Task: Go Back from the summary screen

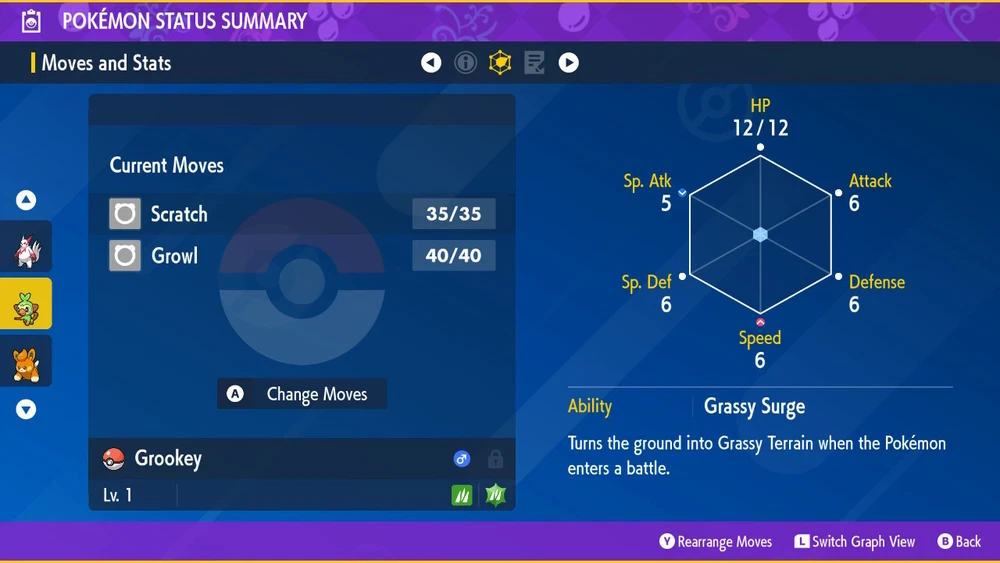Action: click(x=959, y=541)
